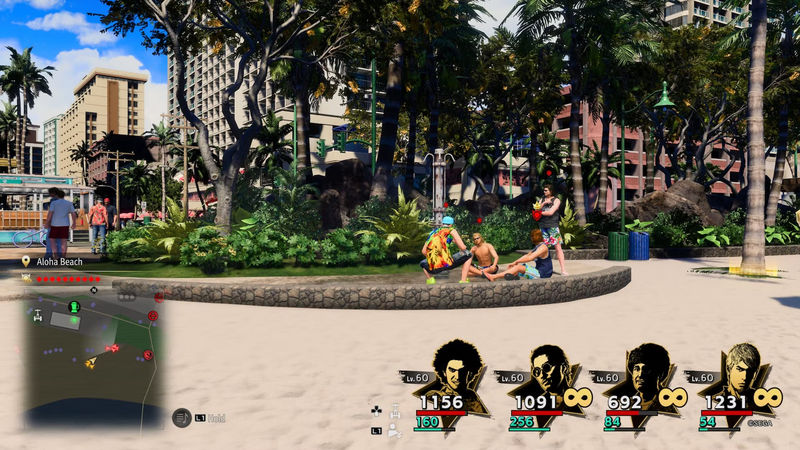The height and width of the screenshot is (450, 800).
Task: Select the party member portrait wearing sunglasses
Action: [549, 371]
